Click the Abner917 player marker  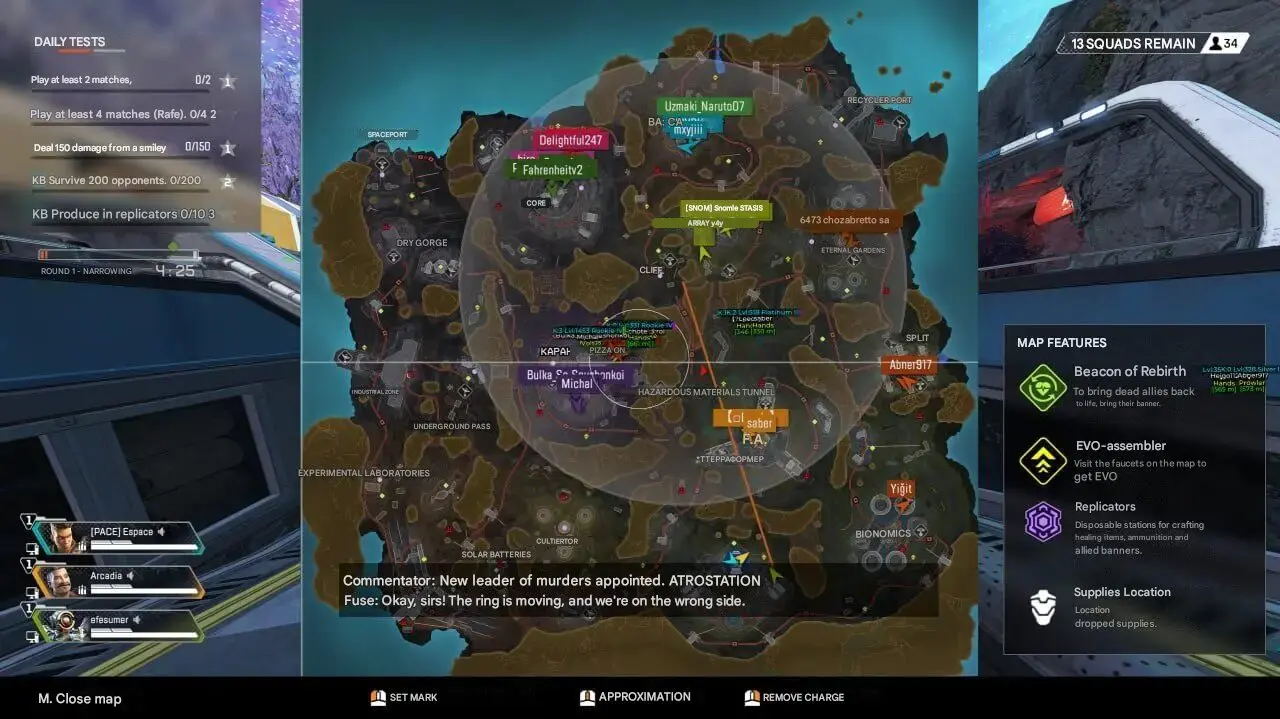pos(910,365)
